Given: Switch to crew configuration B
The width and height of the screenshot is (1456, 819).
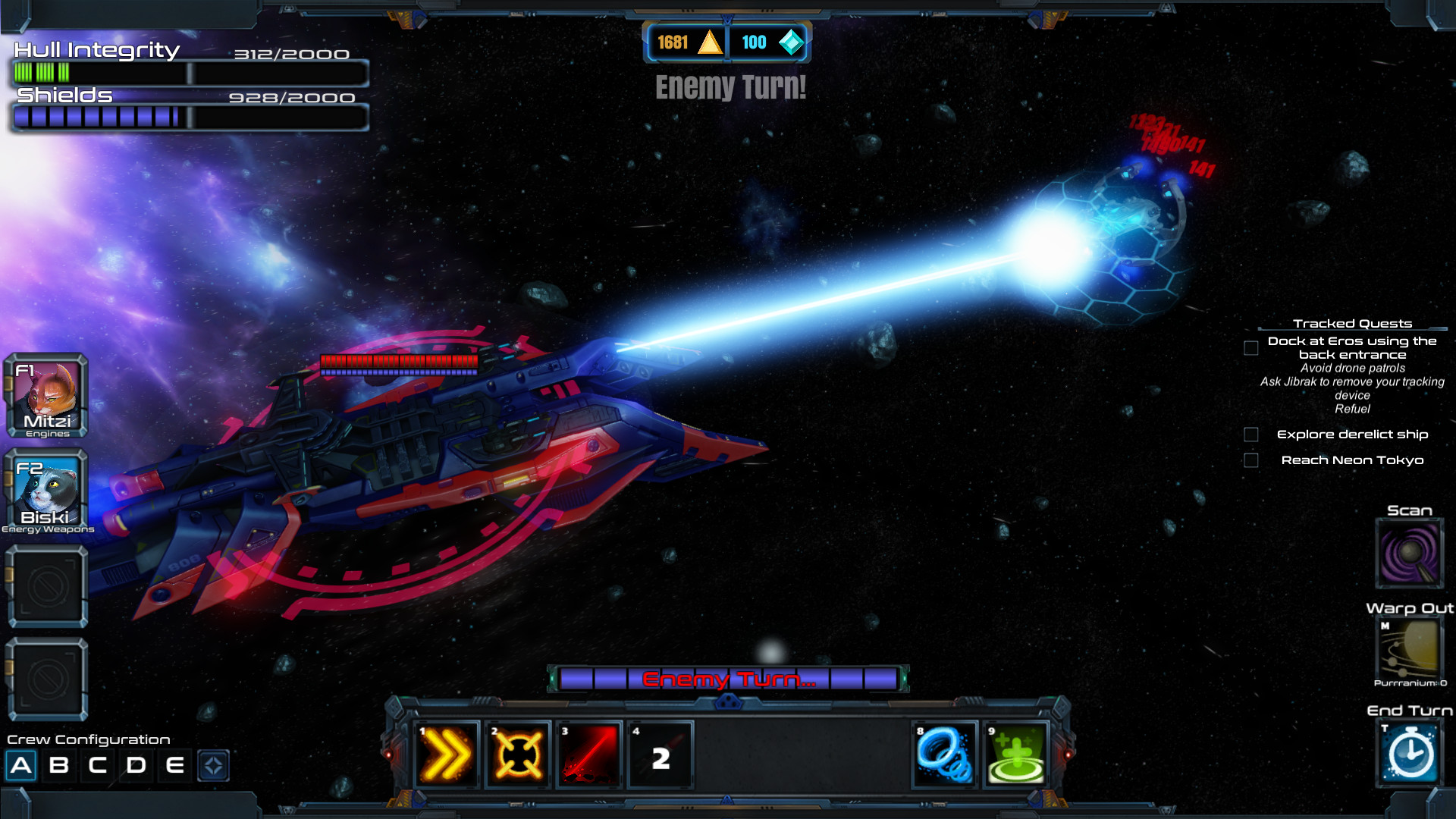Looking at the screenshot, I should tap(59, 765).
